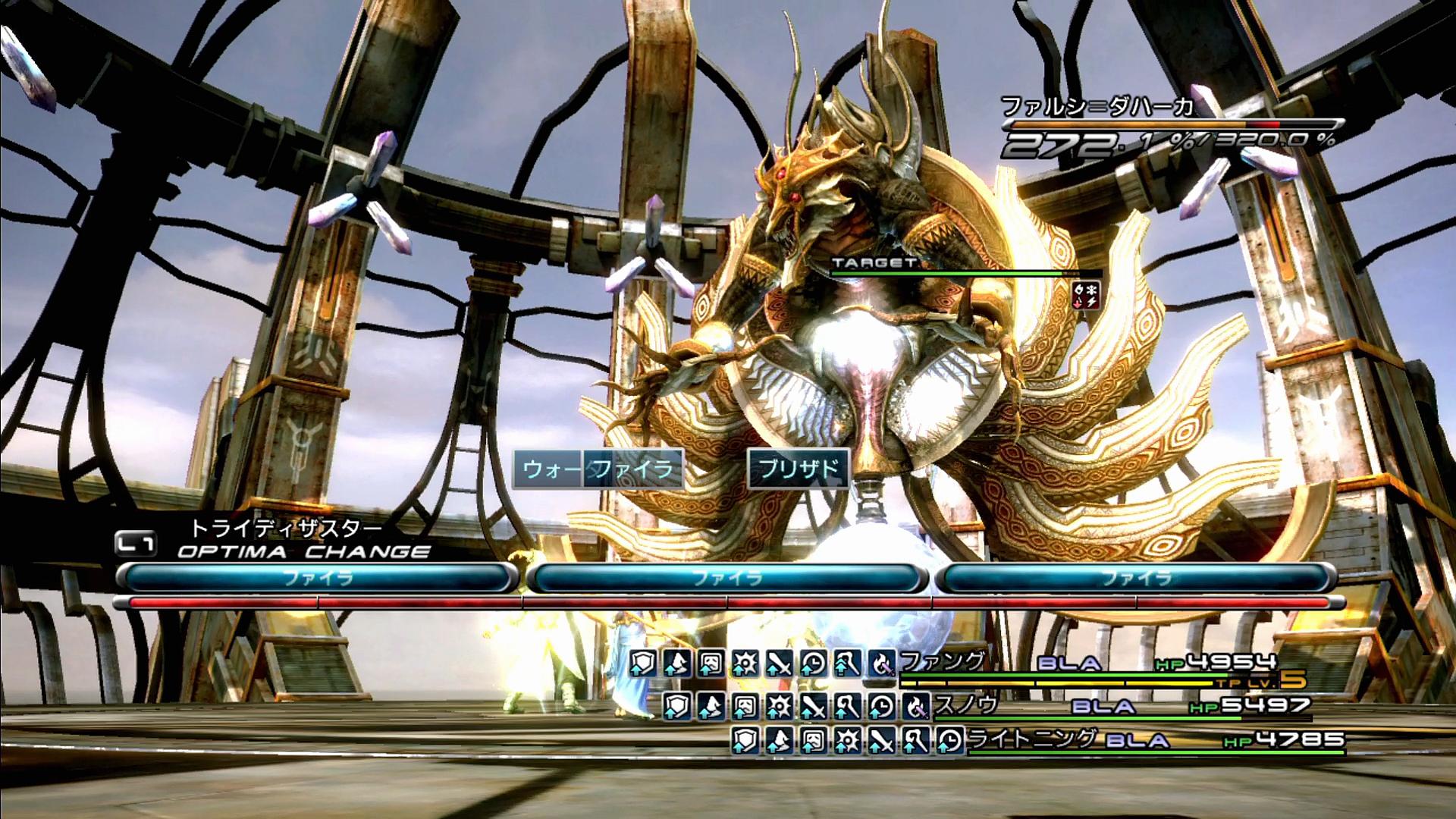This screenshot has height=819, width=1456.
Task: Inspect the debuff icon under the TARGET bar
Action: (1086, 294)
